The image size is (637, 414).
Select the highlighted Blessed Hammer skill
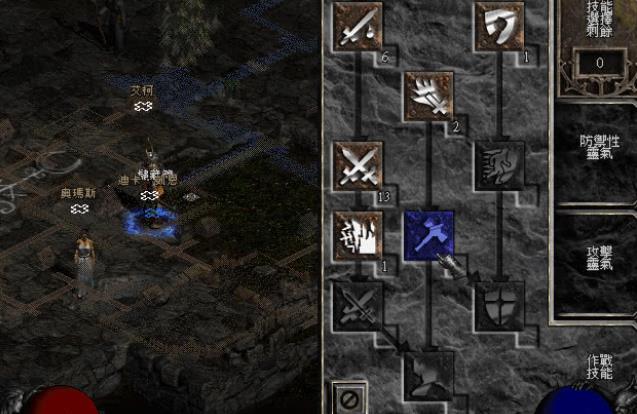tap(428, 234)
